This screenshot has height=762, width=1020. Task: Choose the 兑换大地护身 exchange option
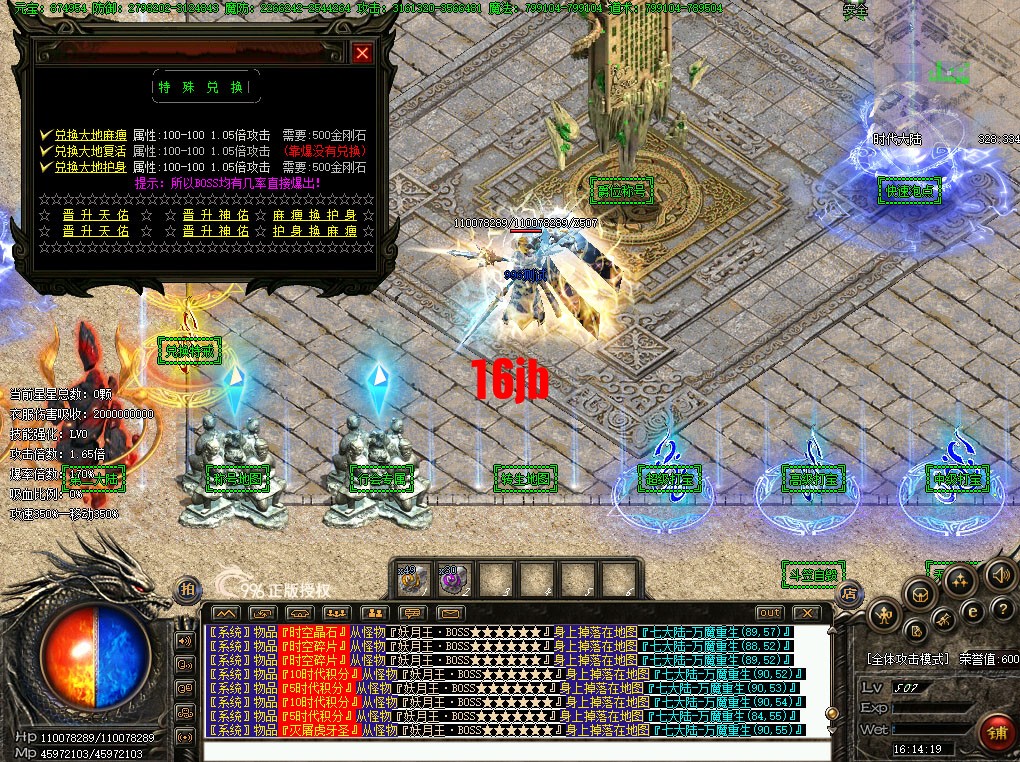click(x=91, y=167)
